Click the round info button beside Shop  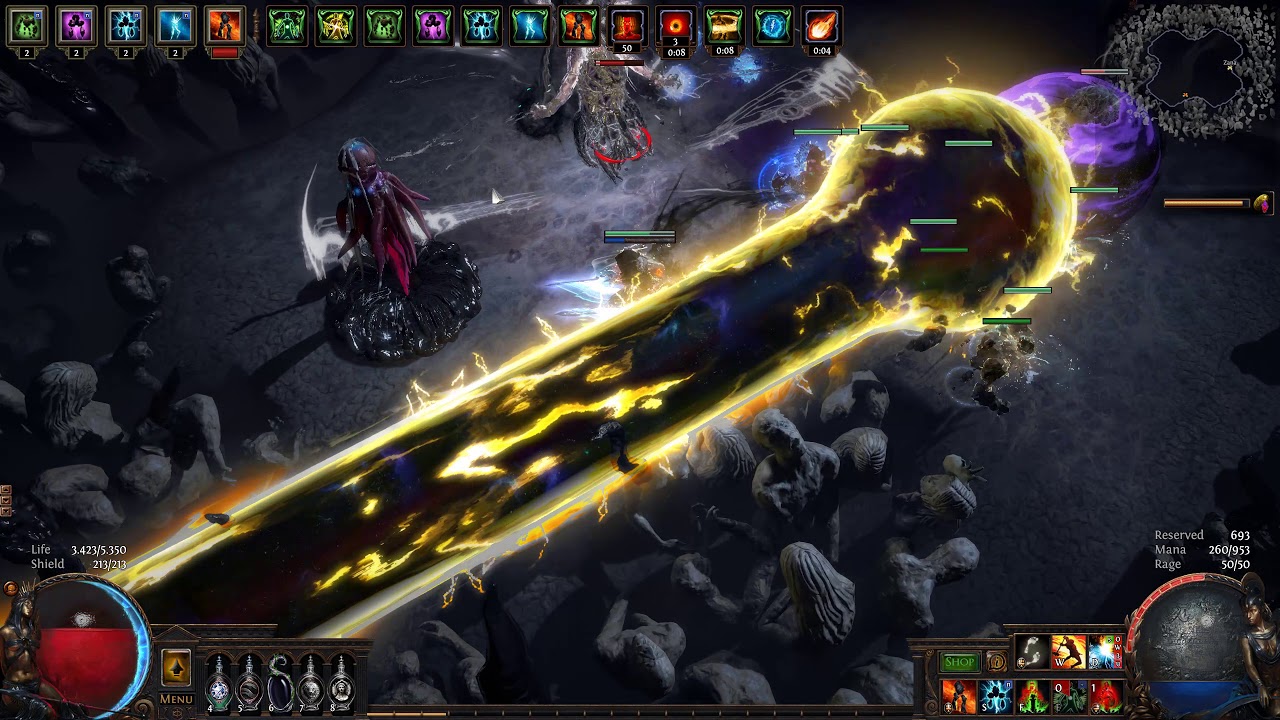[996, 662]
